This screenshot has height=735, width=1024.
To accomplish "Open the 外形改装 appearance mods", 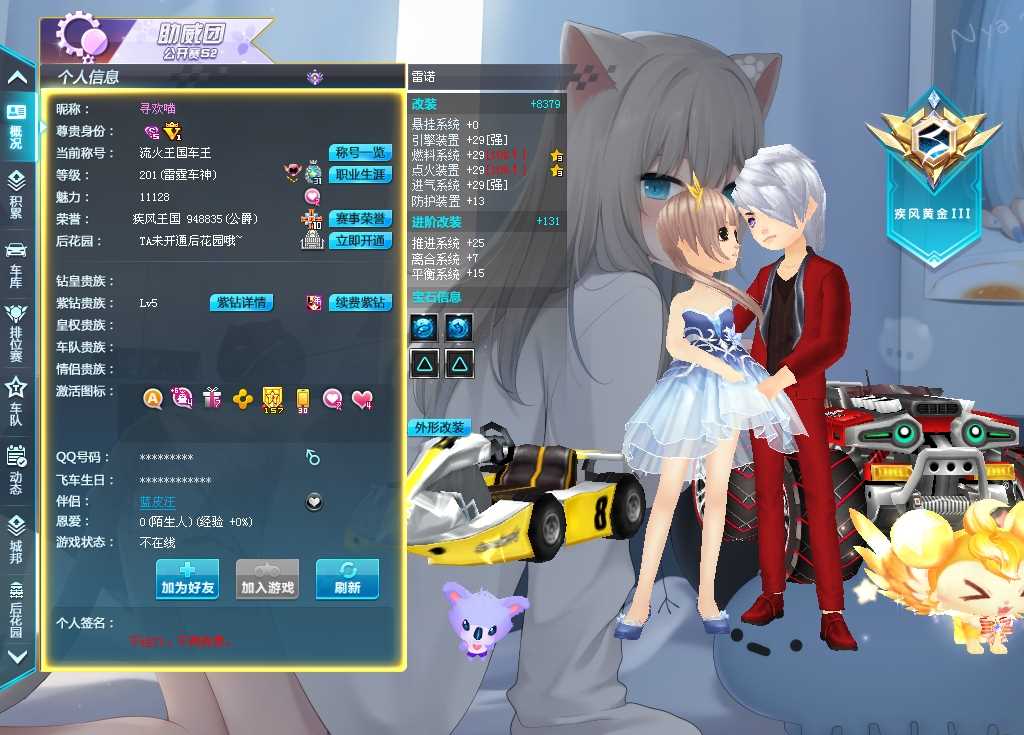I will (x=439, y=428).
